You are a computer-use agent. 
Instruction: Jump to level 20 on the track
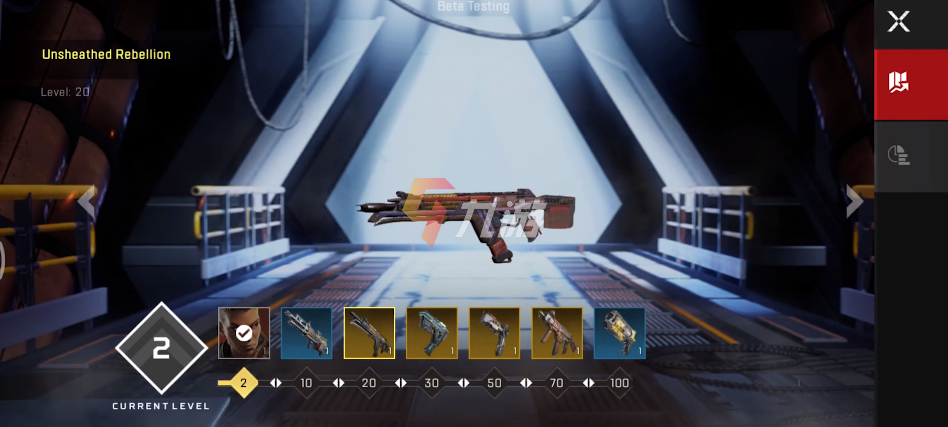coord(369,383)
